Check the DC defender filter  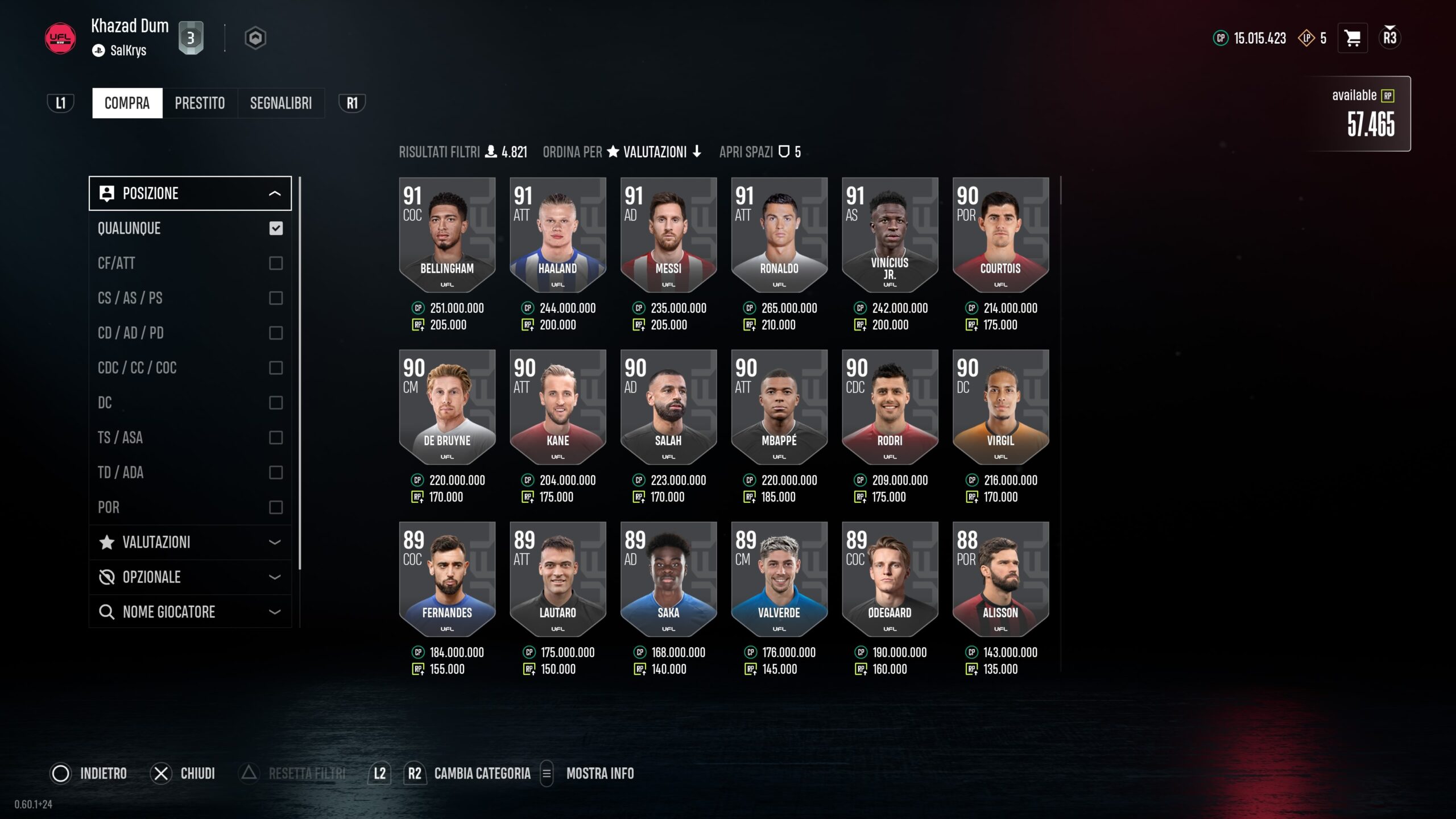tap(276, 403)
